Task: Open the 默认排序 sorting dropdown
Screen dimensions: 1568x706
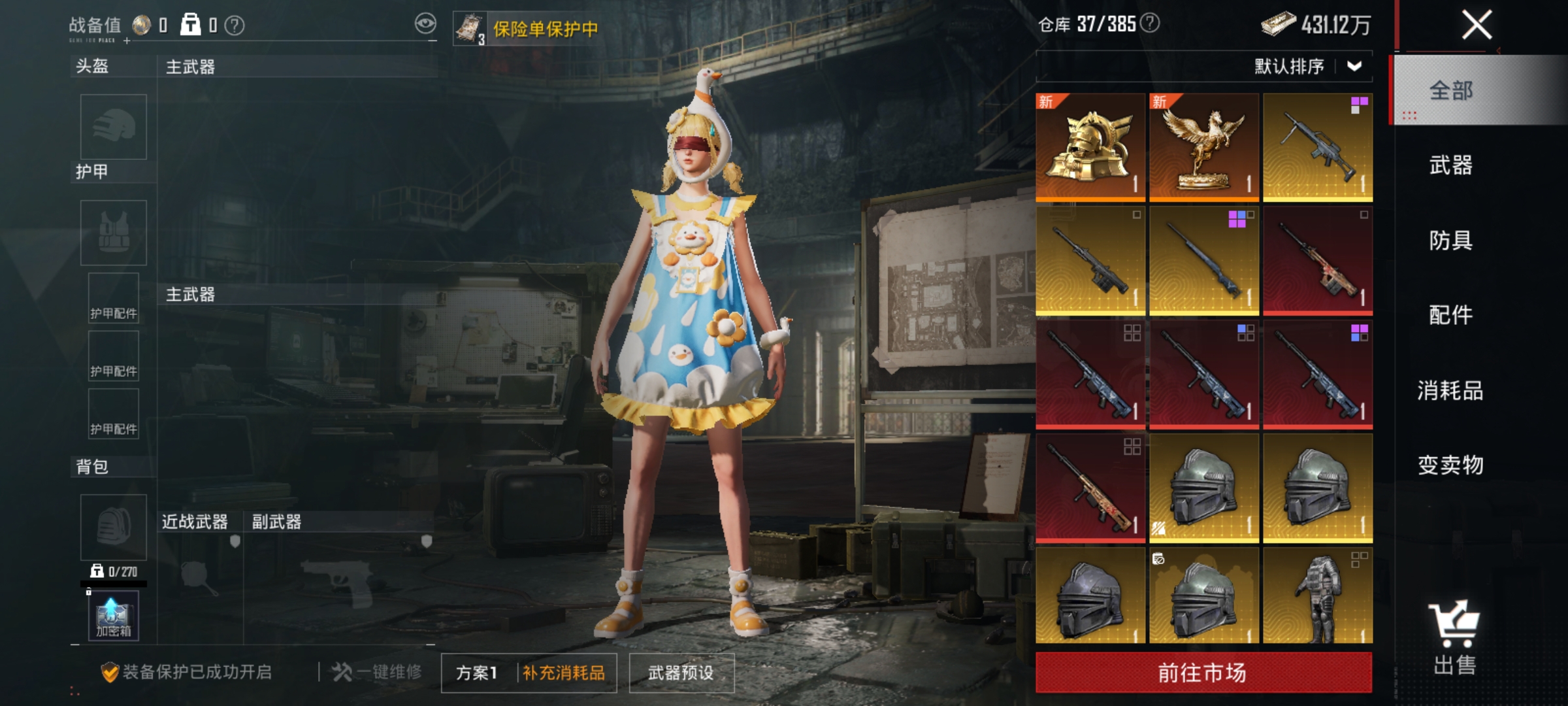Action: point(1307,65)
